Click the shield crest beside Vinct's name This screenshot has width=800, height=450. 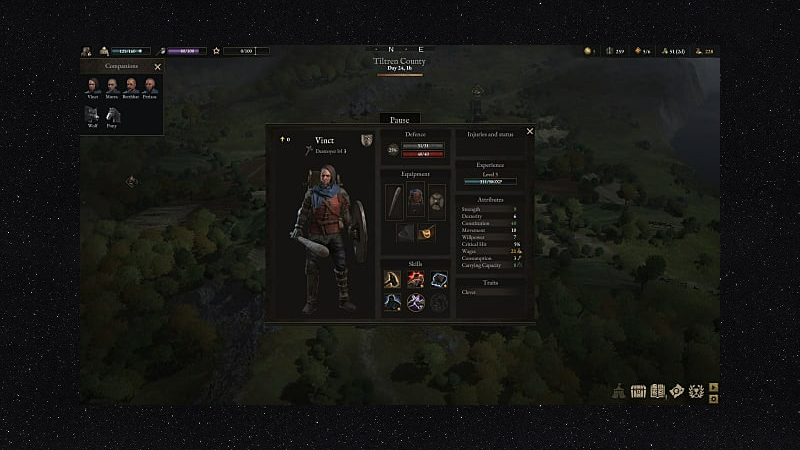367,139
